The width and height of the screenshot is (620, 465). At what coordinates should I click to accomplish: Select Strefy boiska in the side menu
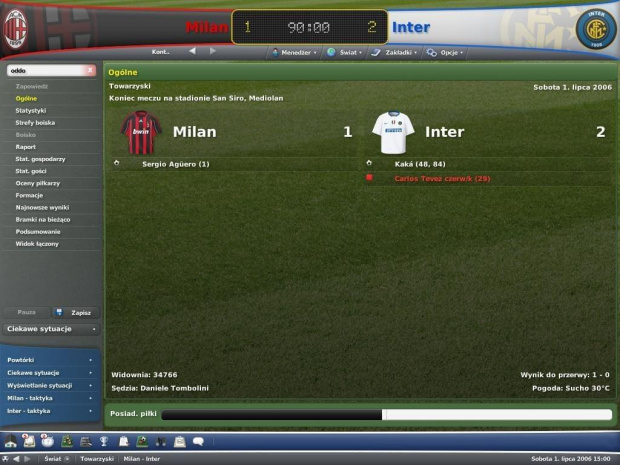36,122
